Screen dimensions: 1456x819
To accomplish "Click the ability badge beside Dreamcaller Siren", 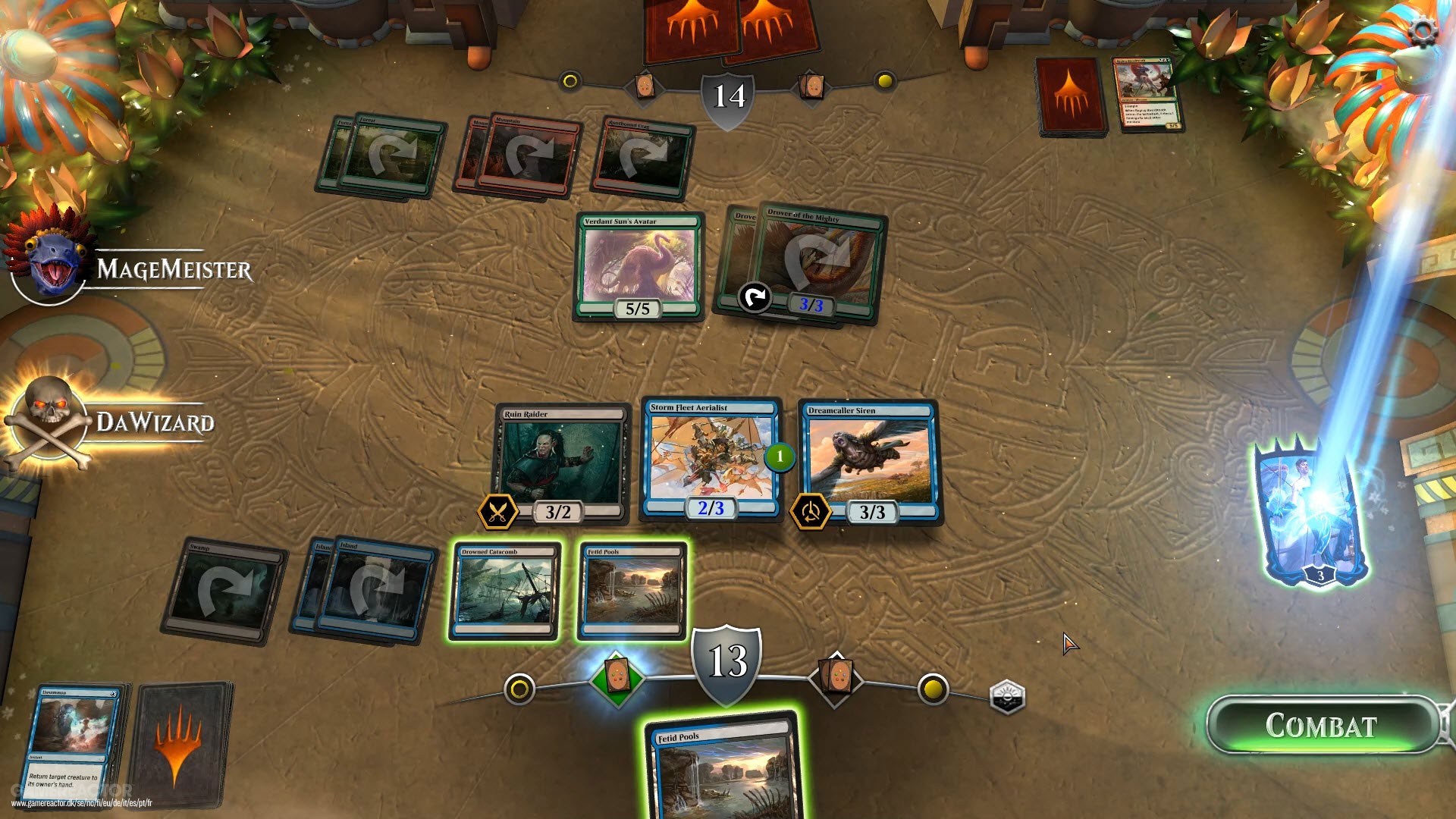I will (x=811, y=511).
